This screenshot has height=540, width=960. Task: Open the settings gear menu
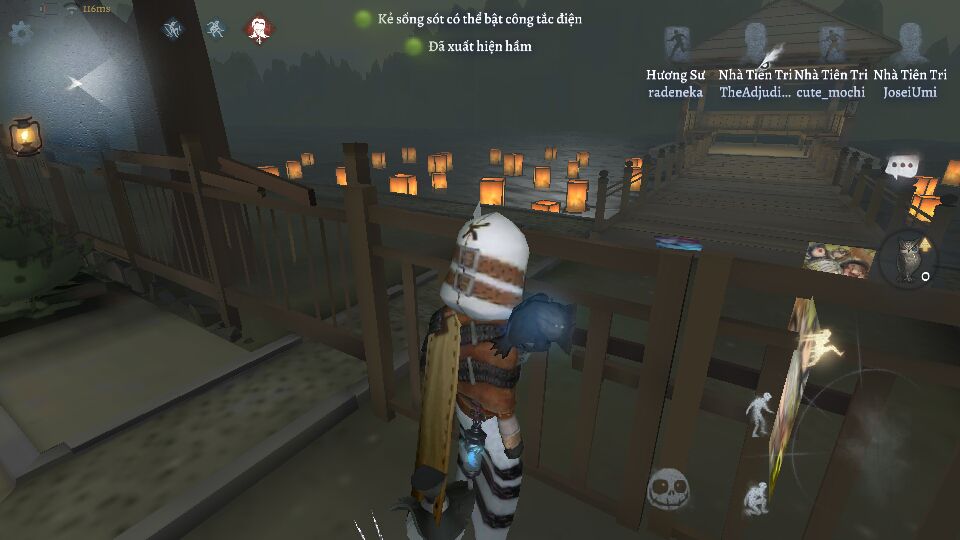[x=21, y=31]
